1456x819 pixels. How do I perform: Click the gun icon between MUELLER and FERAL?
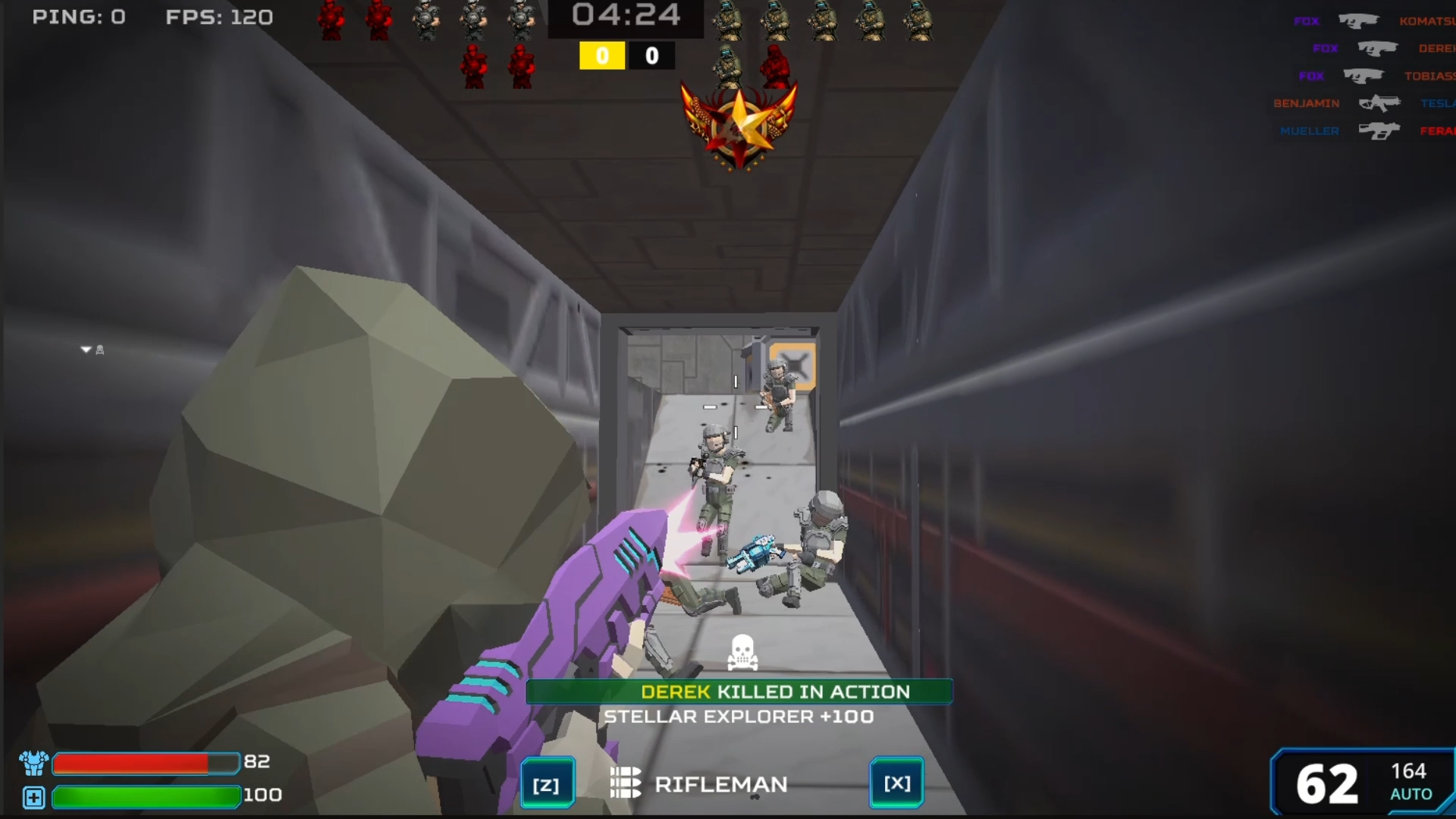click(x=1378, y=130)
